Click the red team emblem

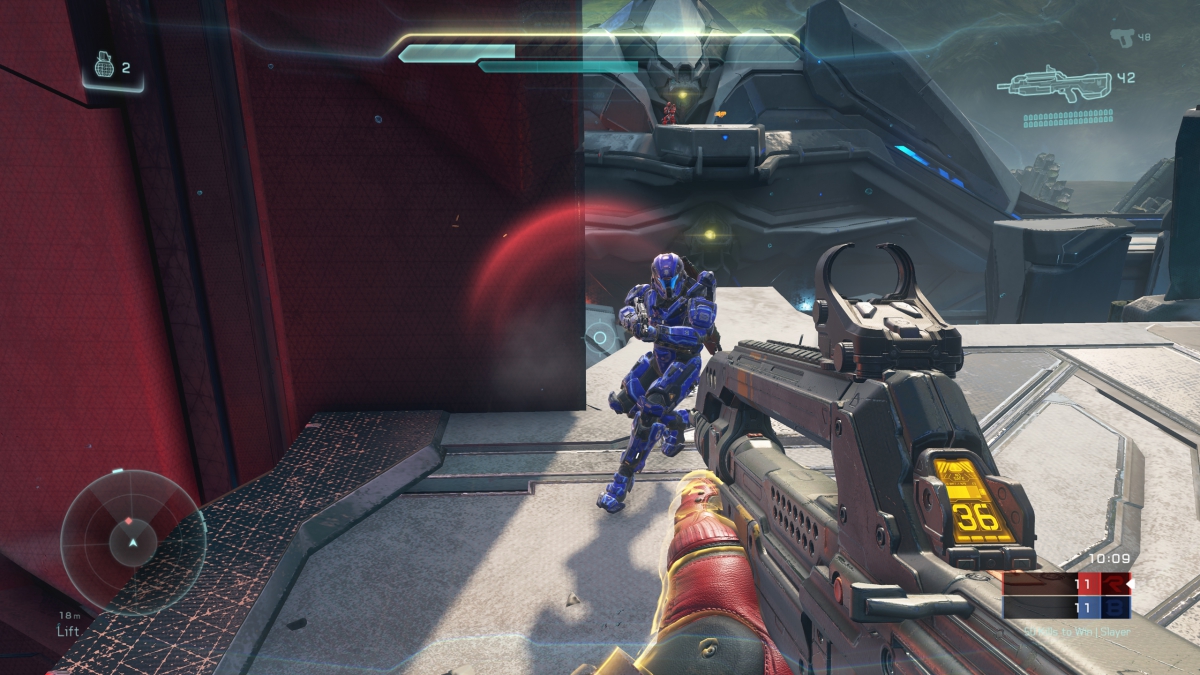1115,583
